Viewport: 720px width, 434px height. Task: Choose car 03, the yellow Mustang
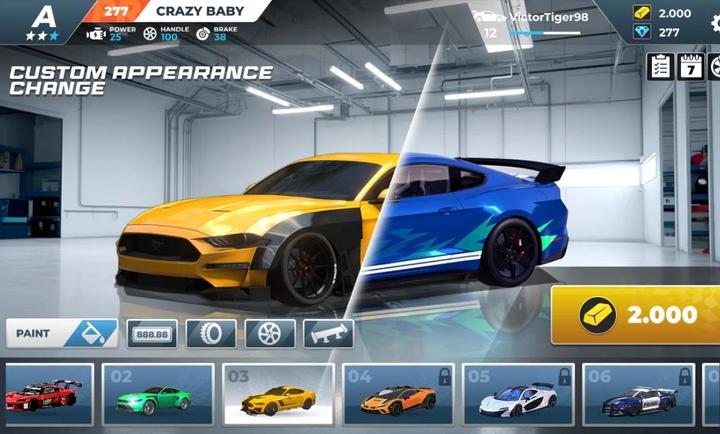pyautogui.click(x=278, y=395)
